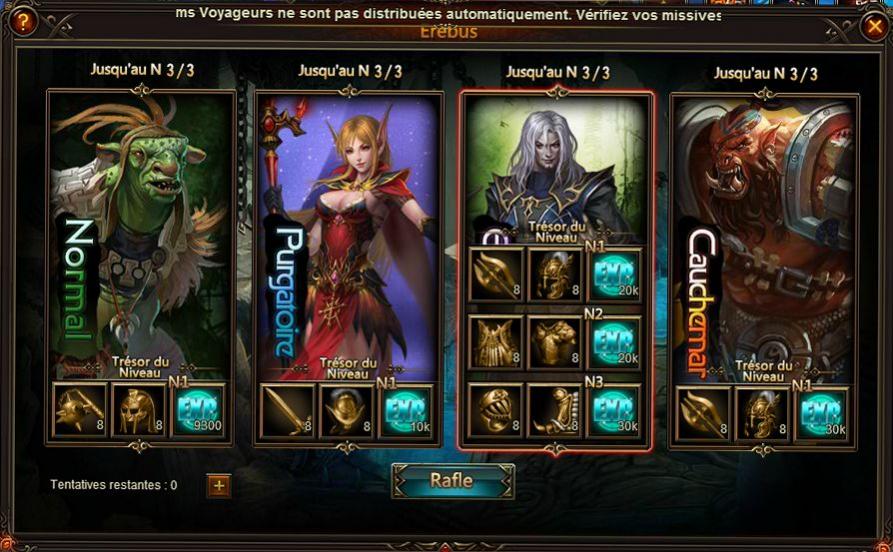Select the golden robe reward slot

point(496,343)
